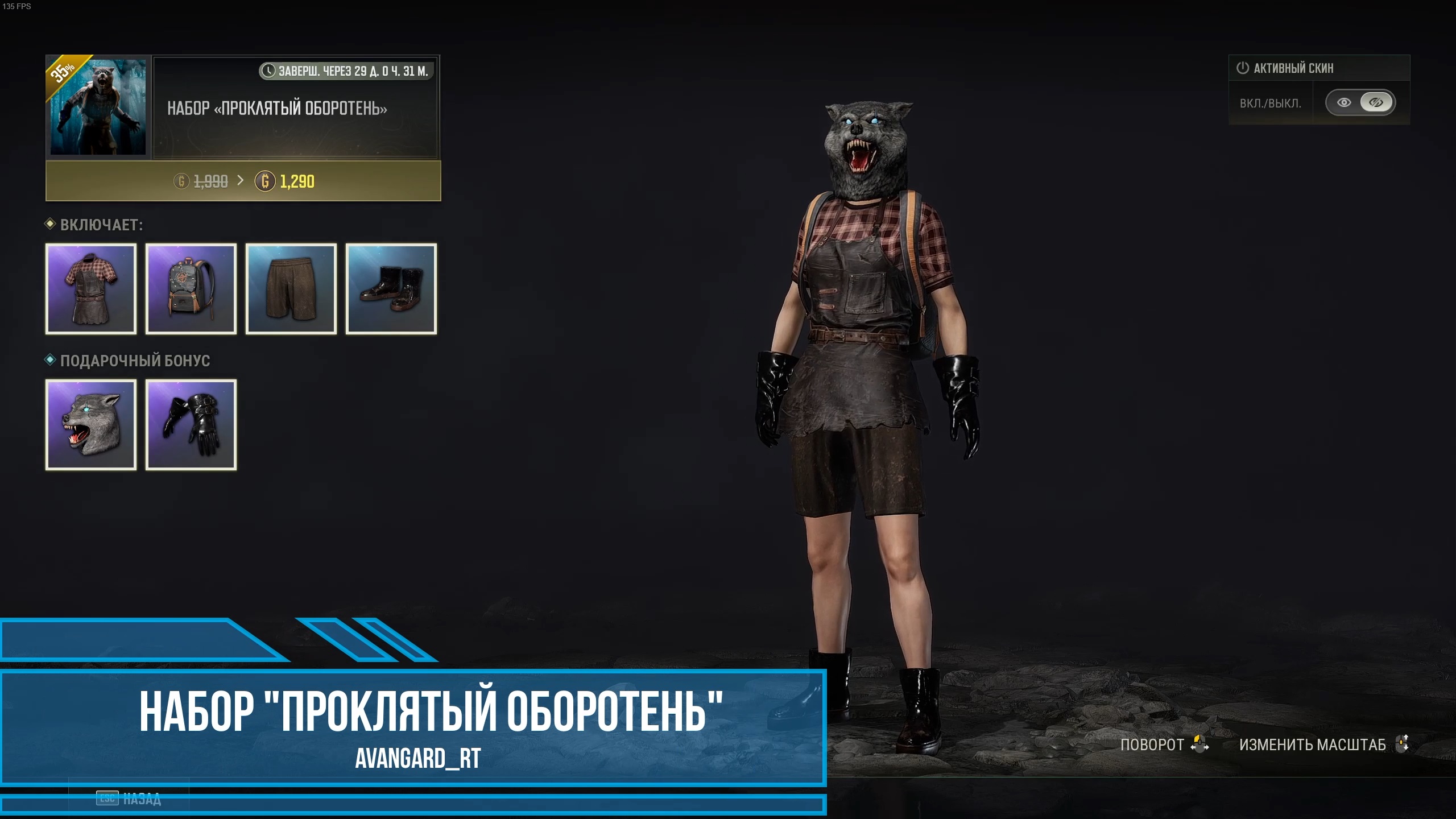
Task: Select the black gloves bonus item
Action: coord(191,425)
